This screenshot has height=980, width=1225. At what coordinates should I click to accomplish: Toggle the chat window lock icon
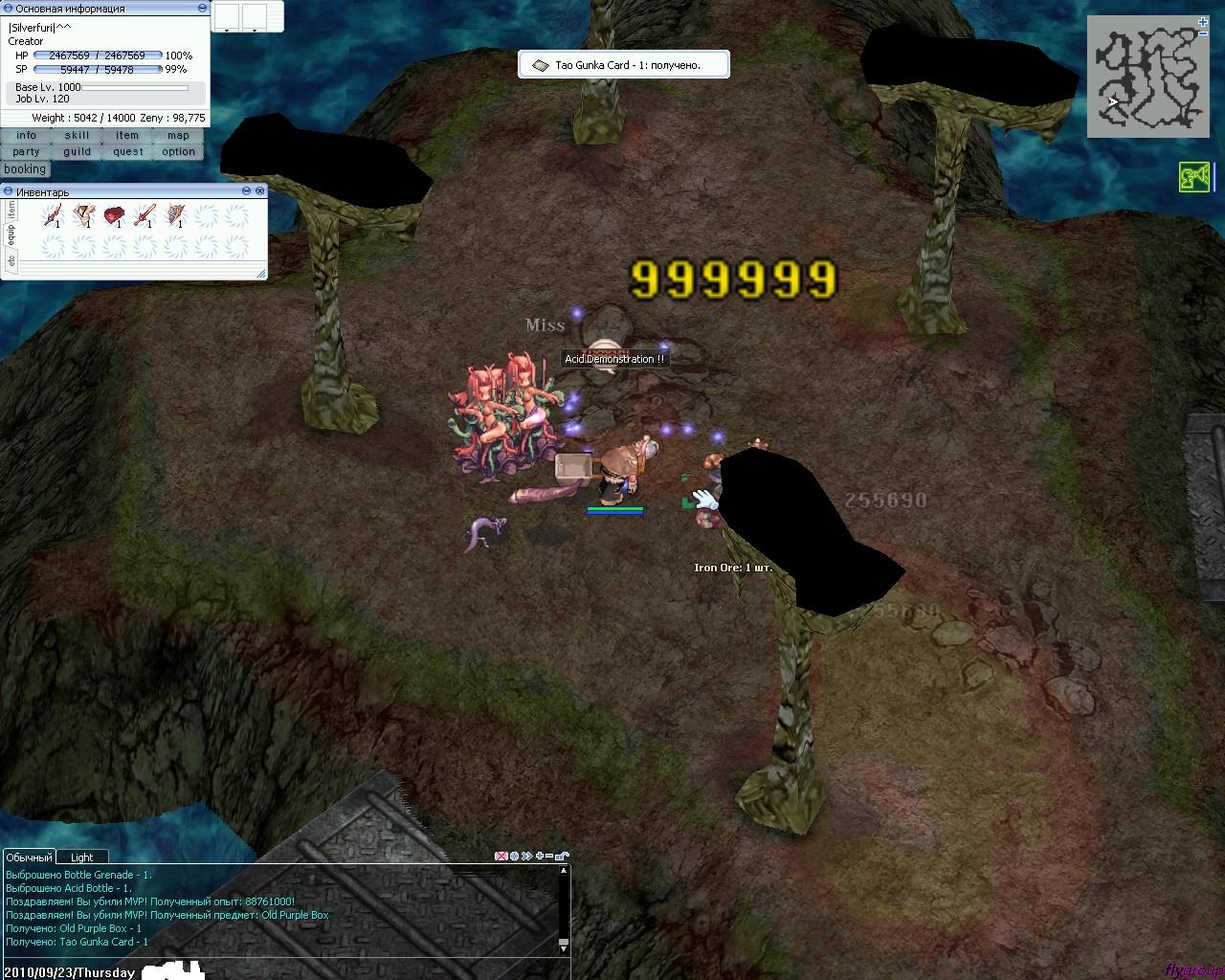[x=562, y=856]
